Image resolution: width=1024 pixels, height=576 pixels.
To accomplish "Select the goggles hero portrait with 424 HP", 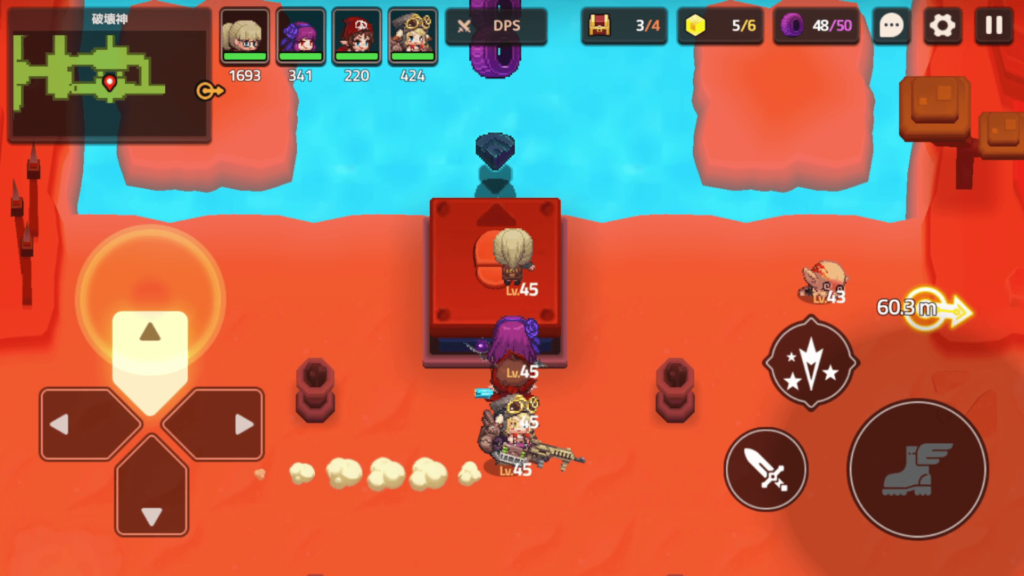I will click(x=413, y=38).
